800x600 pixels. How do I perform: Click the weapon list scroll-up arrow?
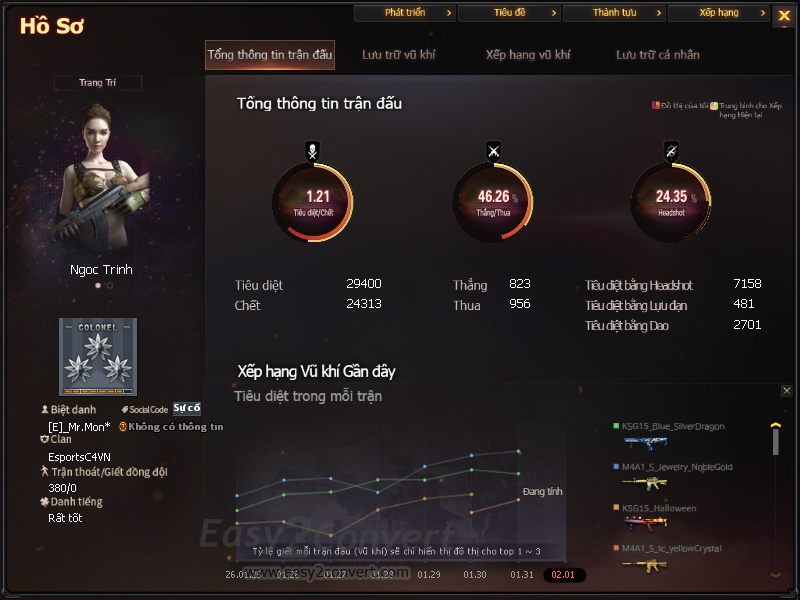(x=775, y=426)
